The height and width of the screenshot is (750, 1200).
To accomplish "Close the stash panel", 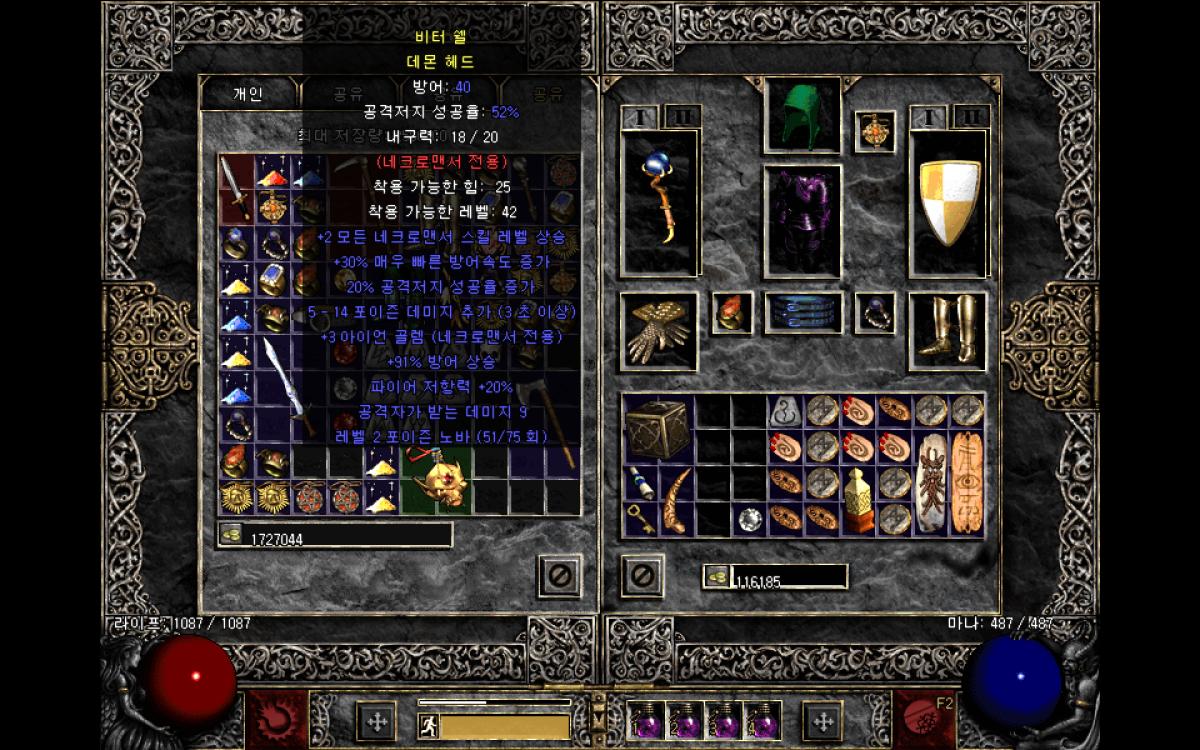I will (559, 576).
